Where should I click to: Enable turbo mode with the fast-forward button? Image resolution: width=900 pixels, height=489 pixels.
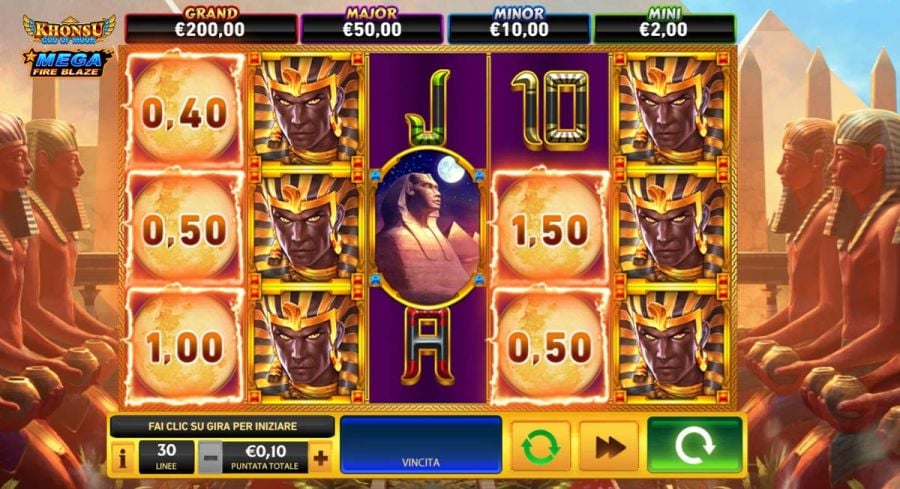608,446
